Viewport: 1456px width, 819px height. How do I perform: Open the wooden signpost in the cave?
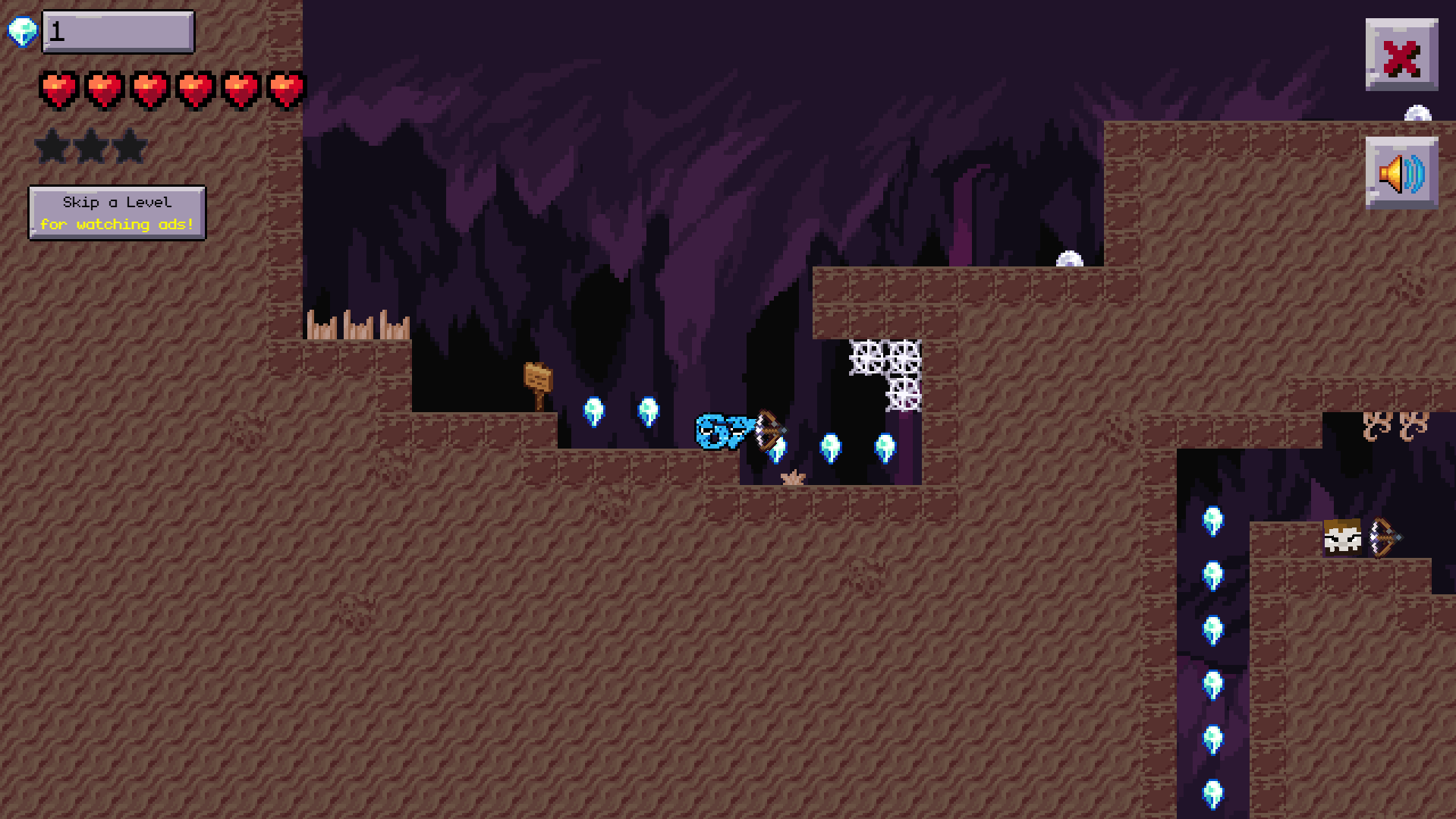click(x=539, y=378)
